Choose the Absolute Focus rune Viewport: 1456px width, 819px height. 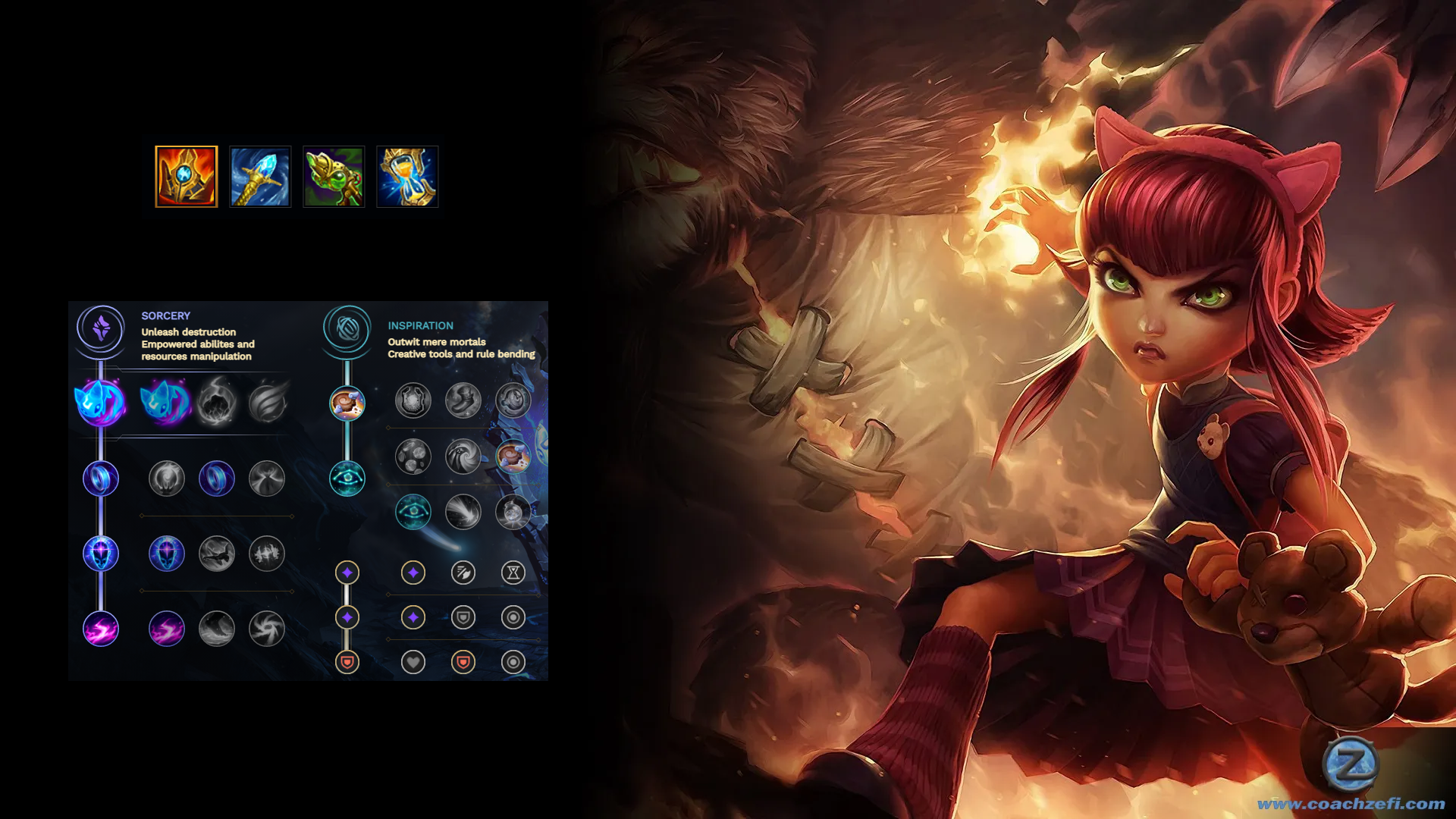pyautogui.click(x=267, y=554)
